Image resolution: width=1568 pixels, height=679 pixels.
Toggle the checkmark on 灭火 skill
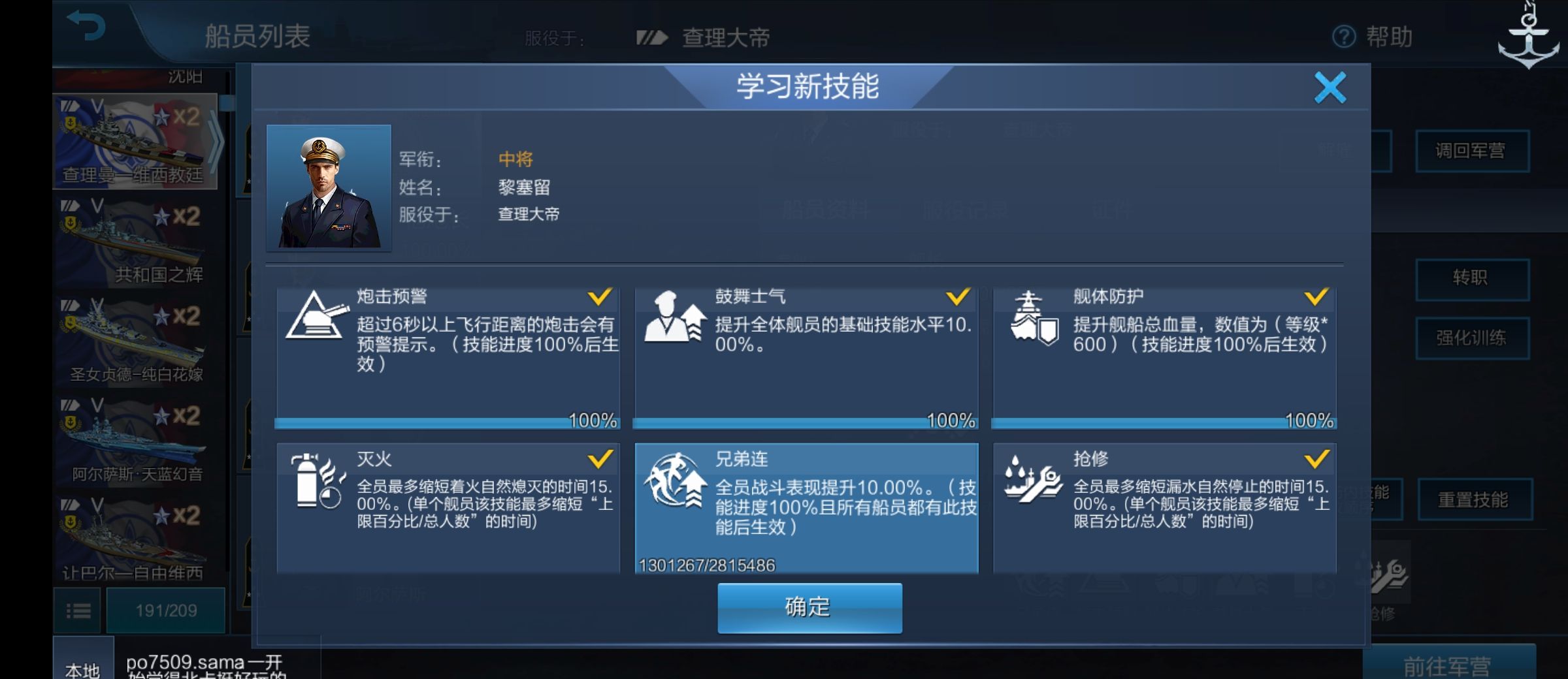tap(601, 459)
